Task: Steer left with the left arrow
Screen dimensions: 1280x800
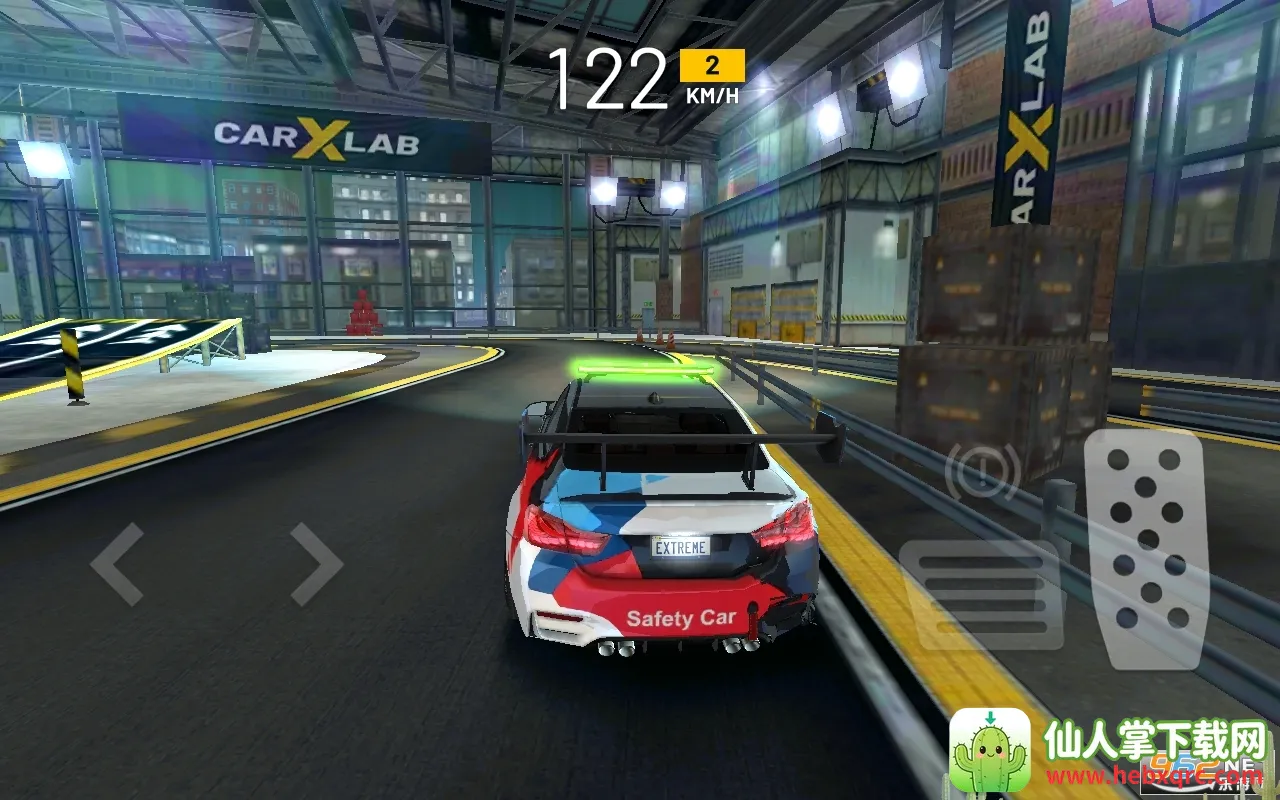Action: [x=117, y=564]
